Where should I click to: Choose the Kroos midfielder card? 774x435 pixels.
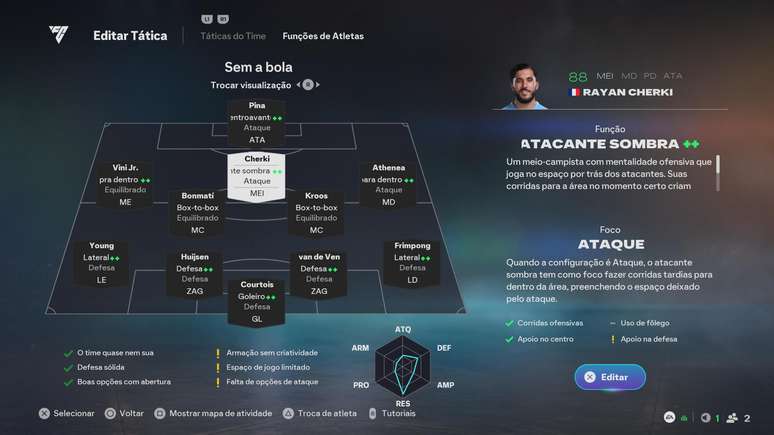pos(316,213)
